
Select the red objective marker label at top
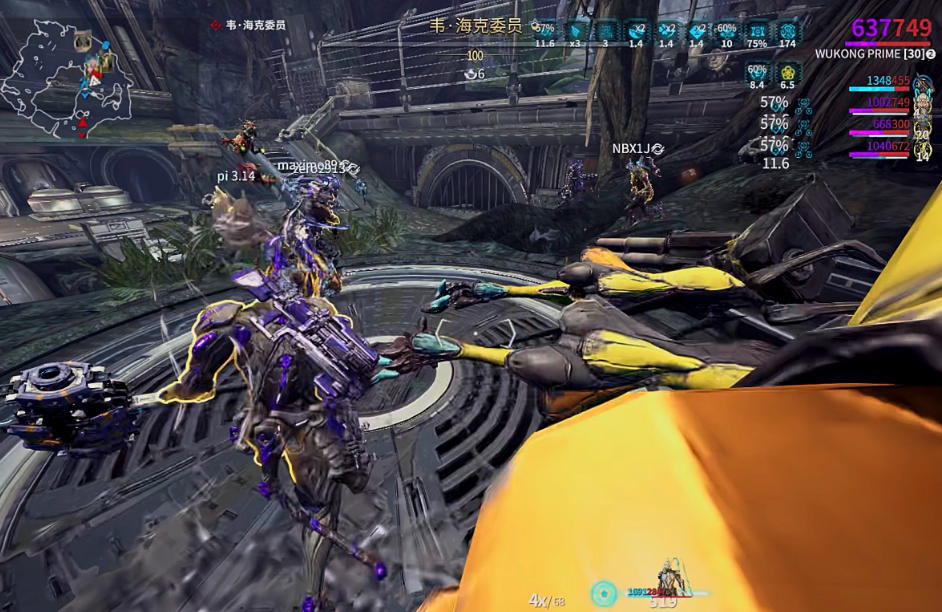248,24
